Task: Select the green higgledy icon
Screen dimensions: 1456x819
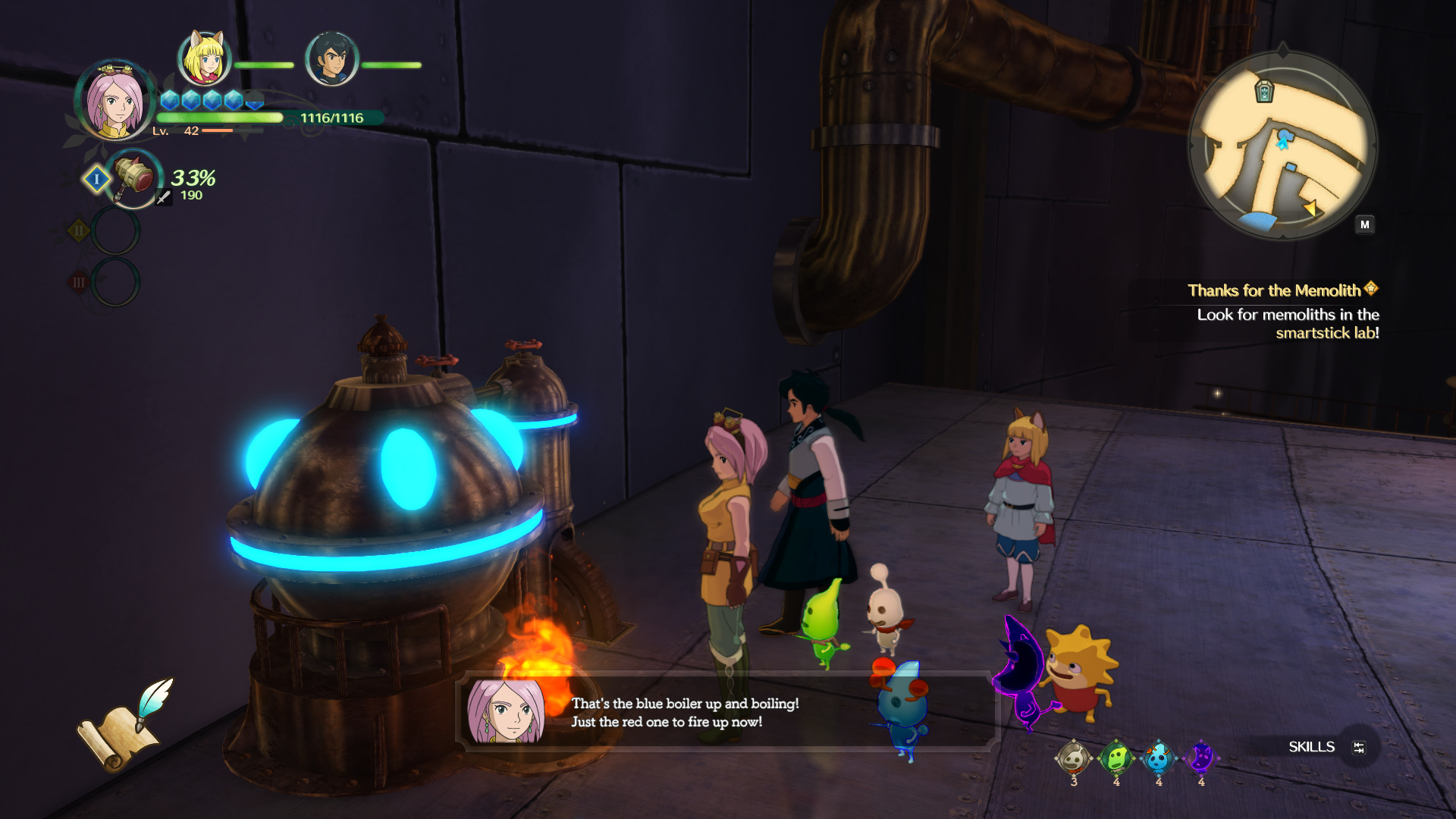Action: coord(1116,758)
